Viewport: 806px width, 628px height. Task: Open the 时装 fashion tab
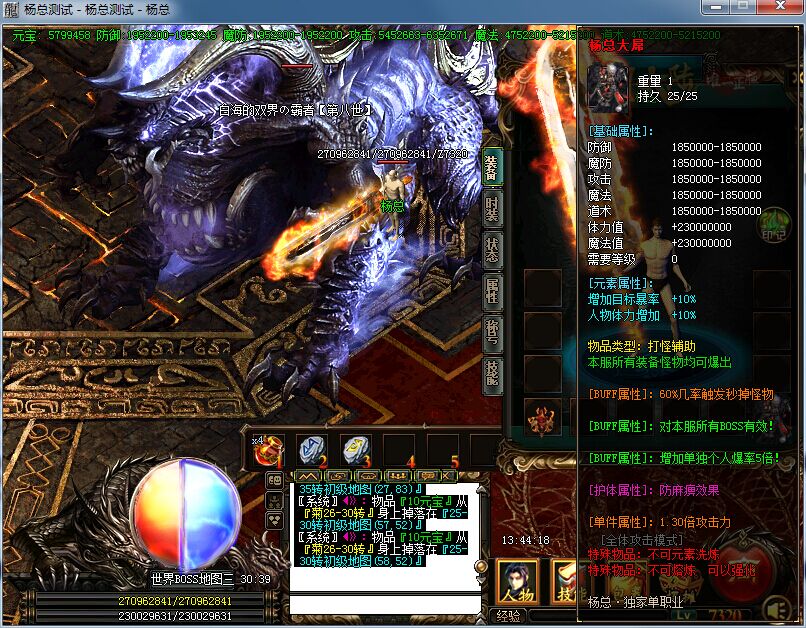click(492, 208)
